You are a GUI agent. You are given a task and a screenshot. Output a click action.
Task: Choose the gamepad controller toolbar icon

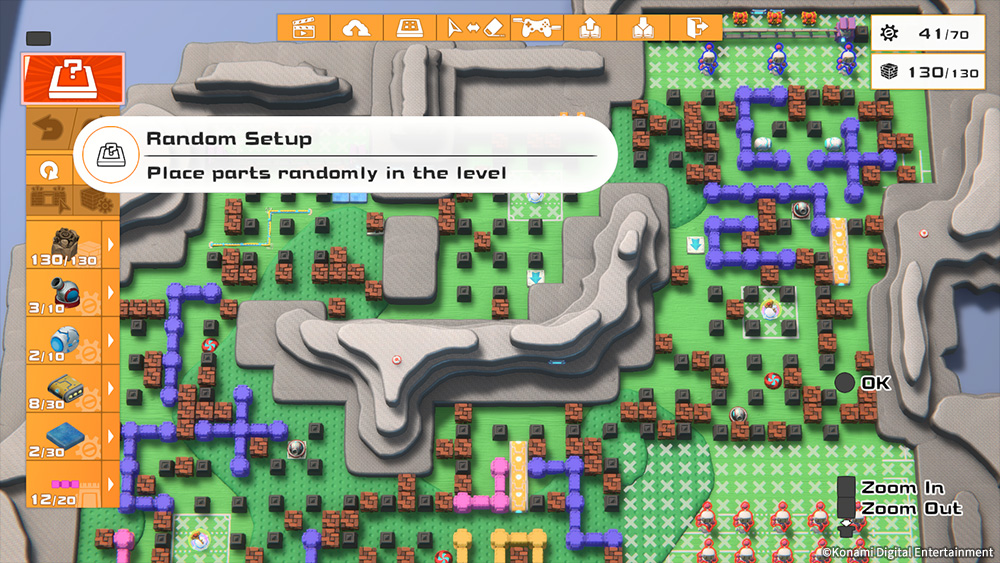click(x=536, y=27)
